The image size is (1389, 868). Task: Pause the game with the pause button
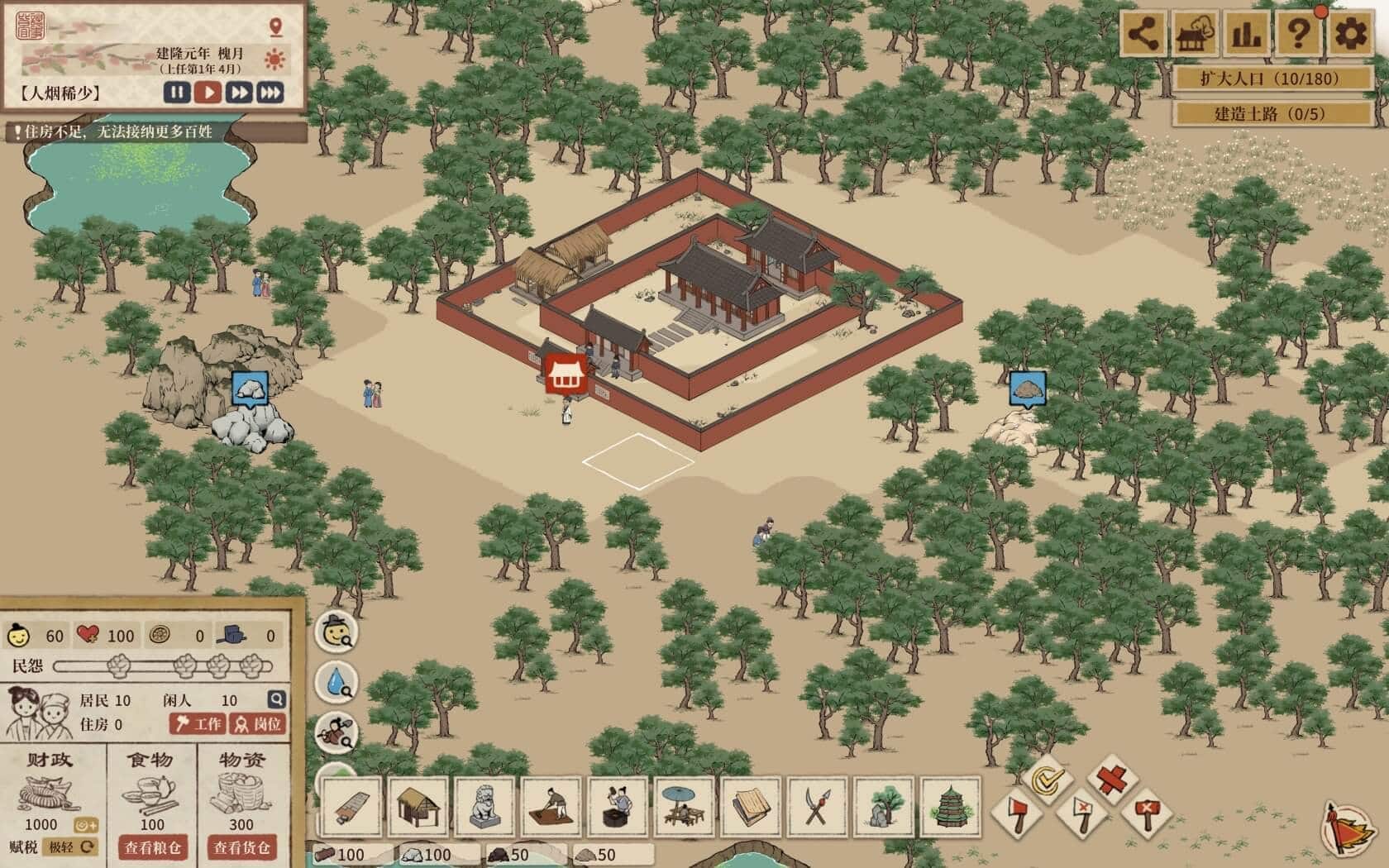click(177, 93)
